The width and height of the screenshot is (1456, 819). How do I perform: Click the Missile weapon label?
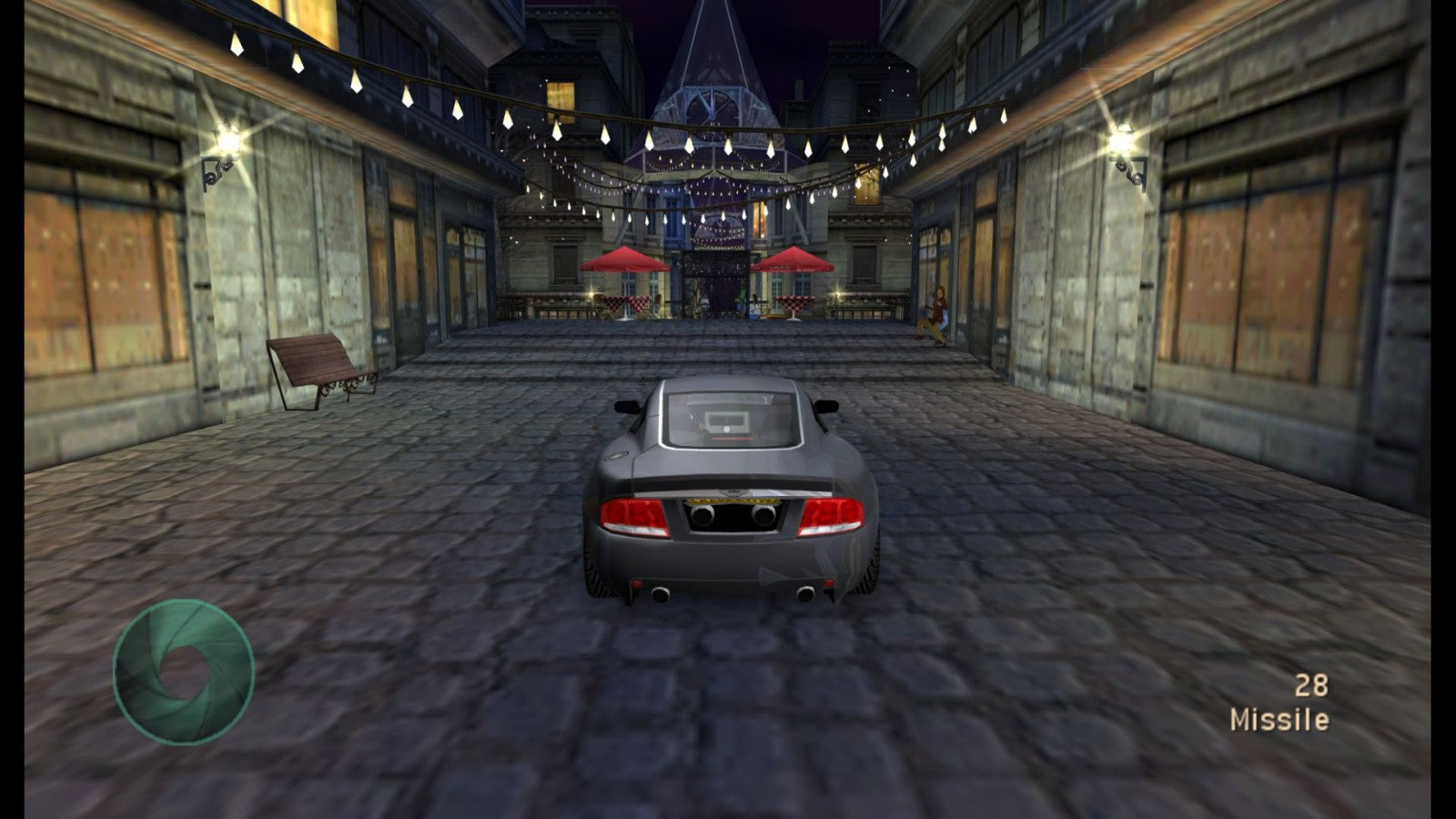coord(1278,721)
